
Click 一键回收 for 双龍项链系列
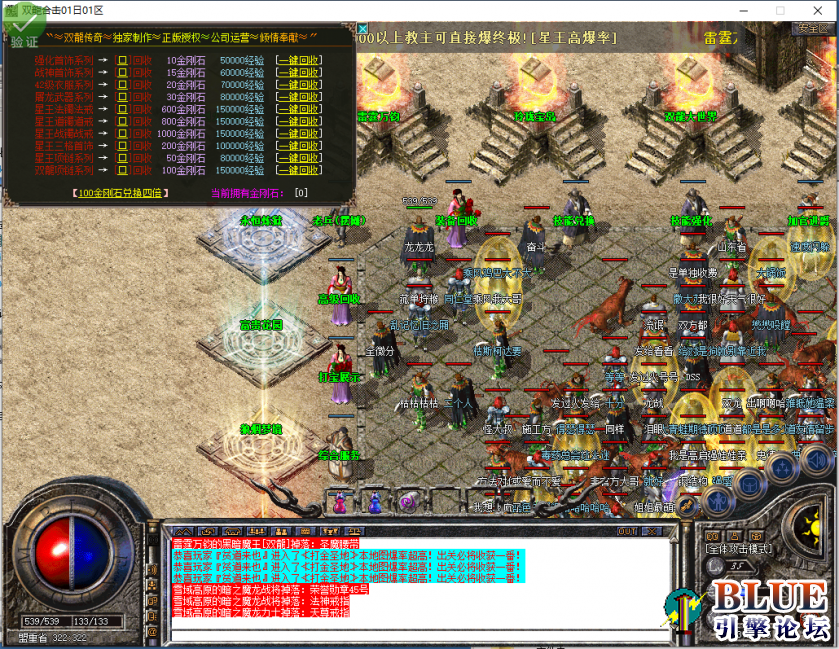(299, 170)
